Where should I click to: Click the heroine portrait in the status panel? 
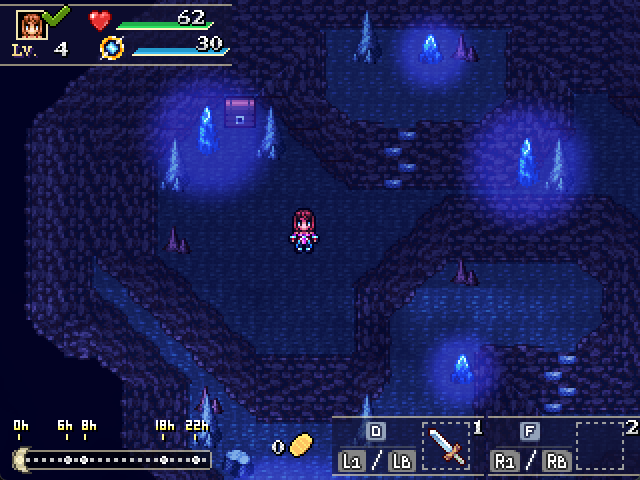pyautogui.click(x=31, y=24)
